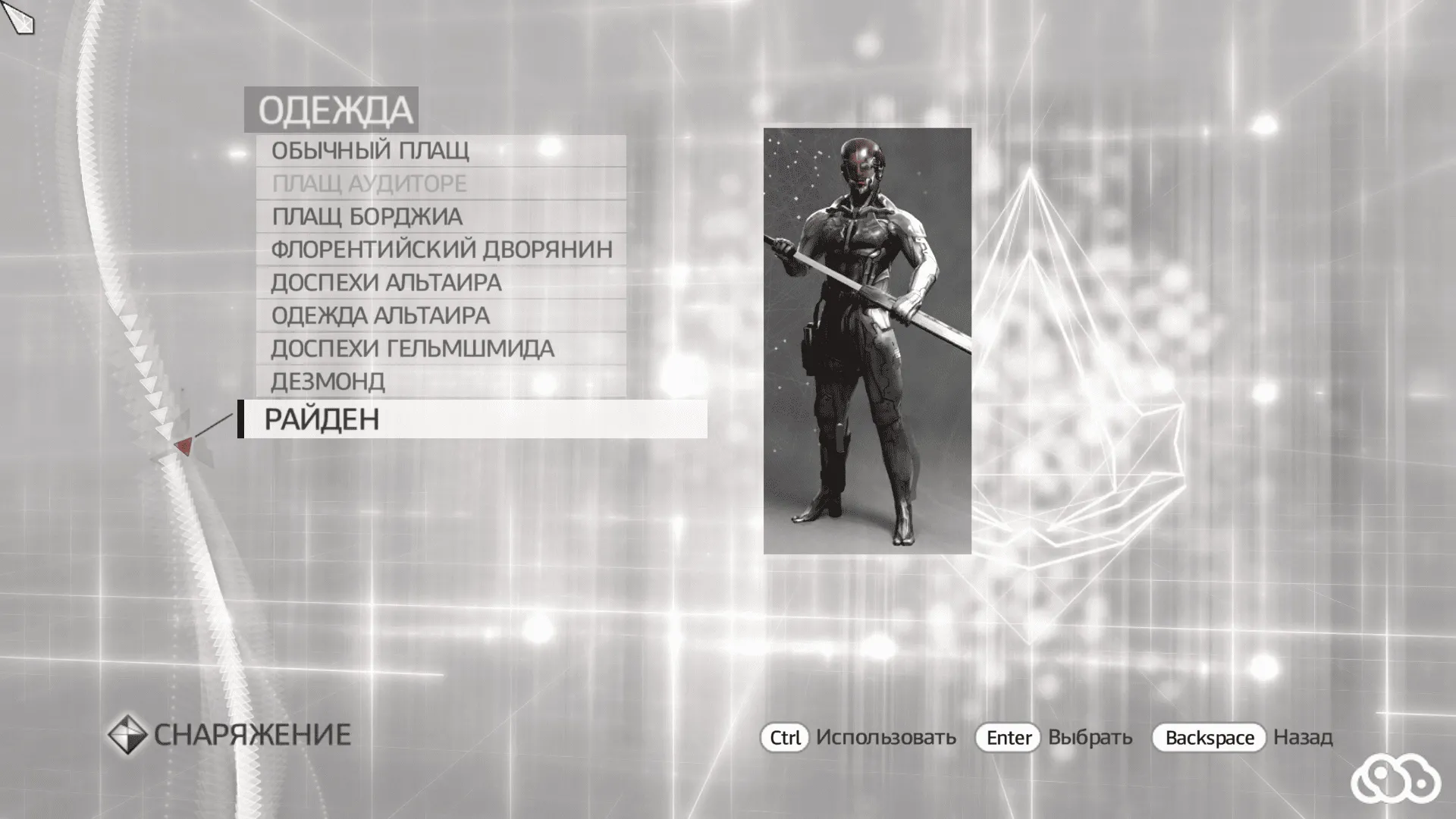Viewport: 1456px width, 819px height.
Task: Click the highlighted РАЙДЕН outfit
Action: click(x=322, y=418)
